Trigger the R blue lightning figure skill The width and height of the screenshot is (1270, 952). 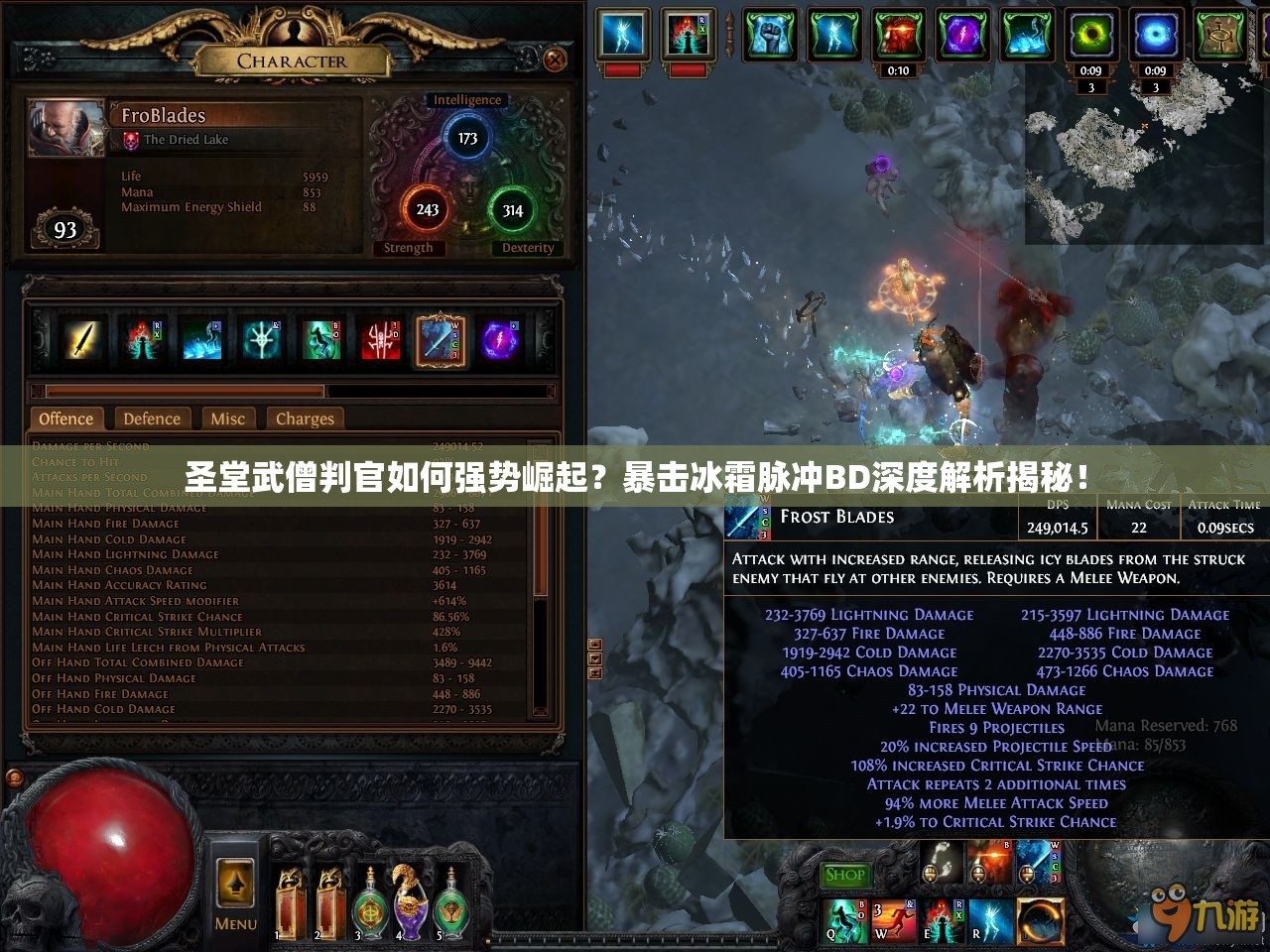pyautogui.click(x=990, y=919)
